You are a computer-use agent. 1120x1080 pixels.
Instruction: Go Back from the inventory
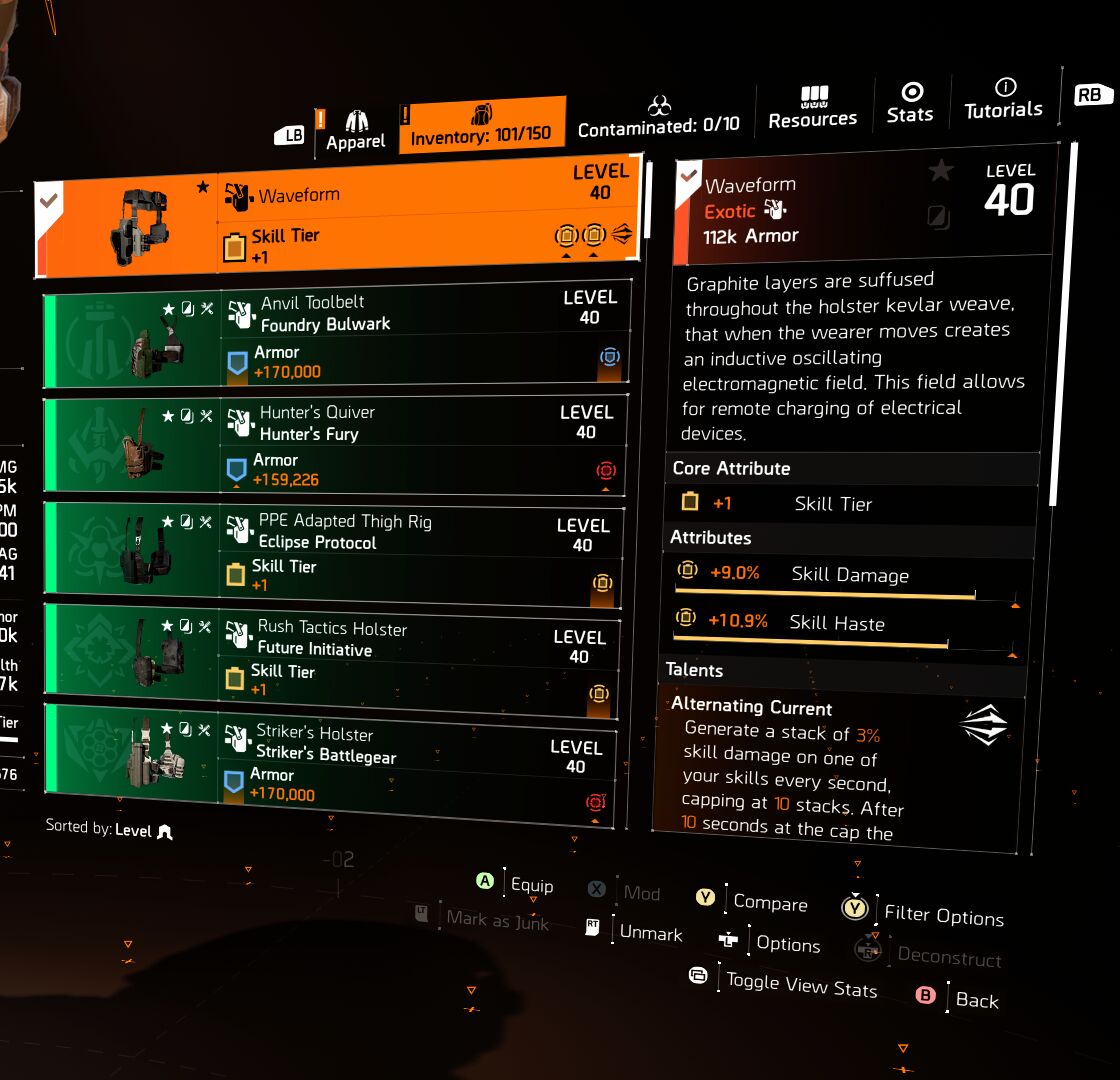coord(976,1000)
